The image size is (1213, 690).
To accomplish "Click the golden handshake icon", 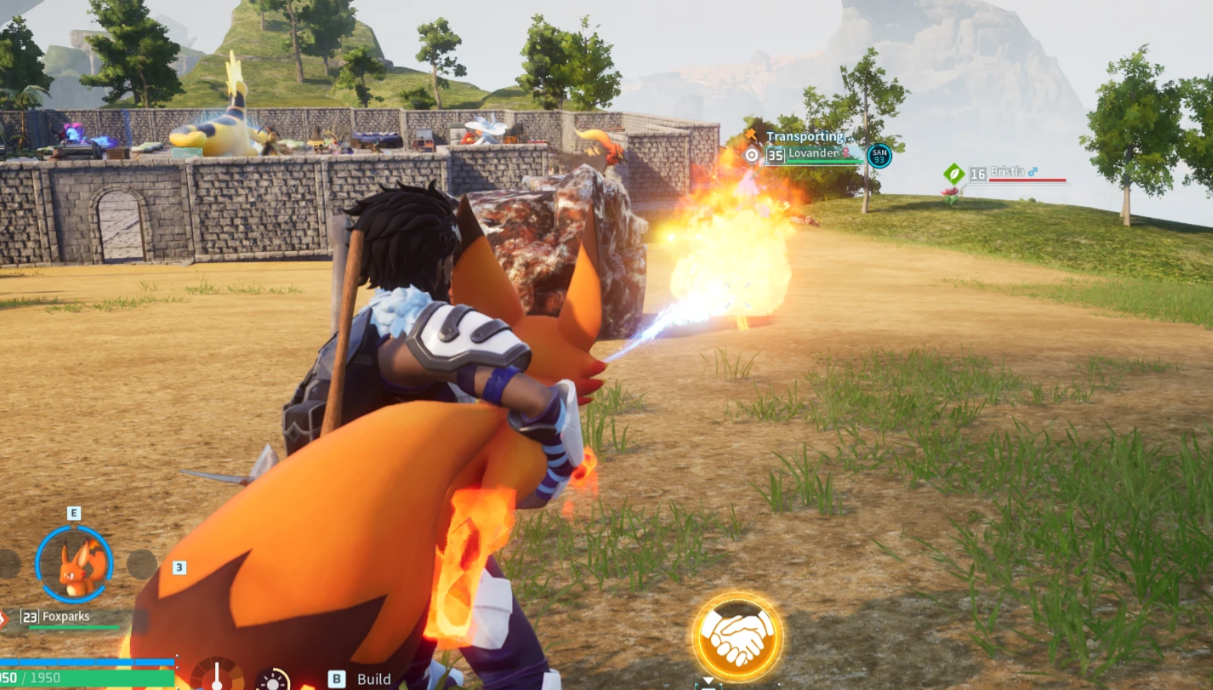I will (738, 637).
